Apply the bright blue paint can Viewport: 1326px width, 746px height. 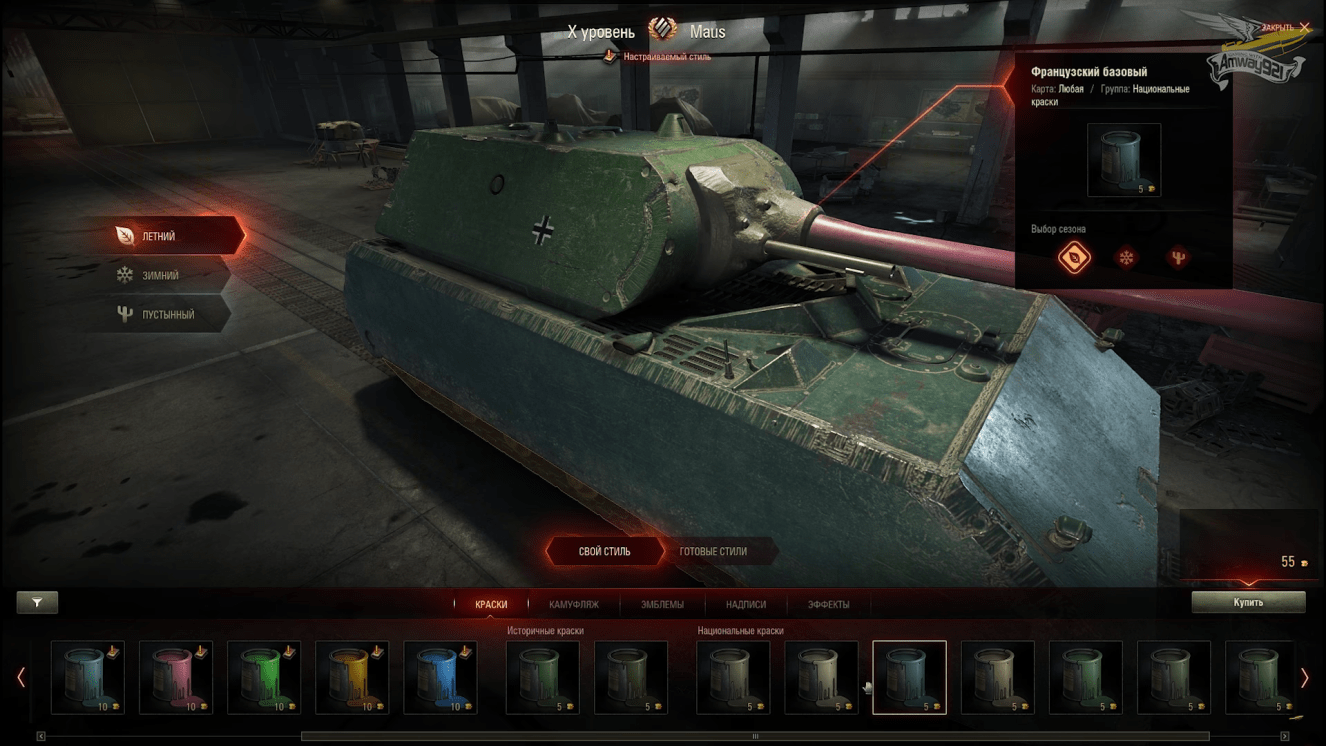click(440, 677)
